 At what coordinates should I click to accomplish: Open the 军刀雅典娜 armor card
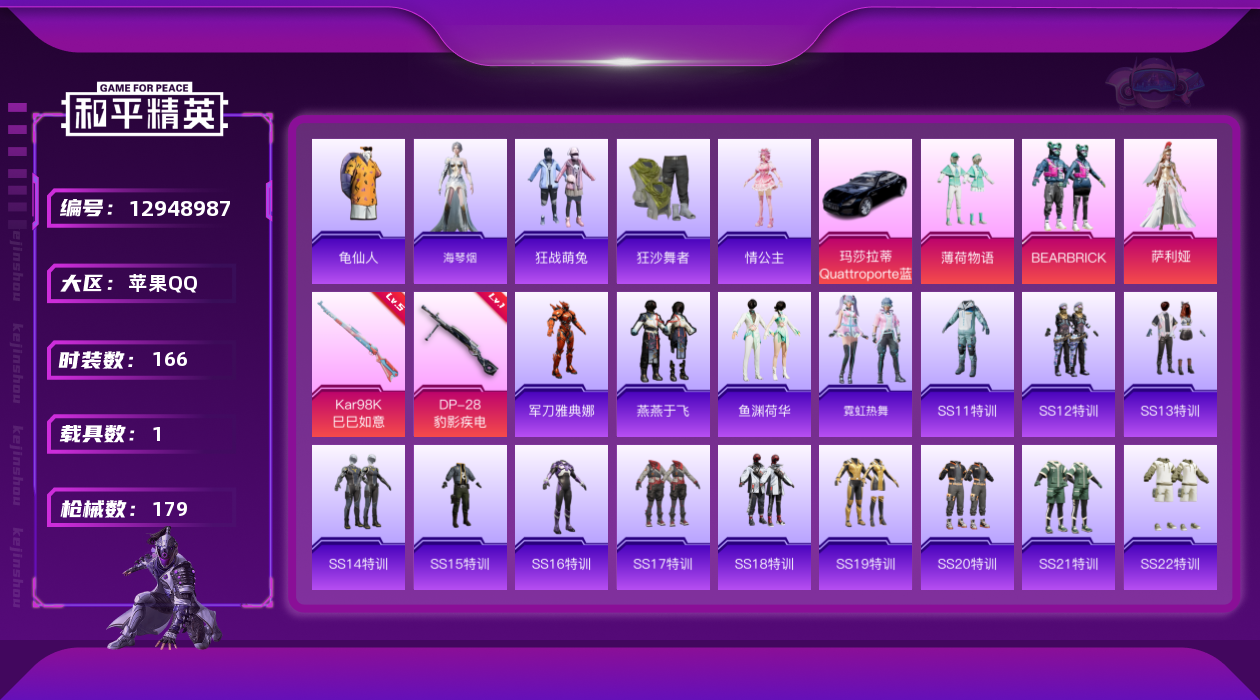pyautogui.click(x=561, y=364)
